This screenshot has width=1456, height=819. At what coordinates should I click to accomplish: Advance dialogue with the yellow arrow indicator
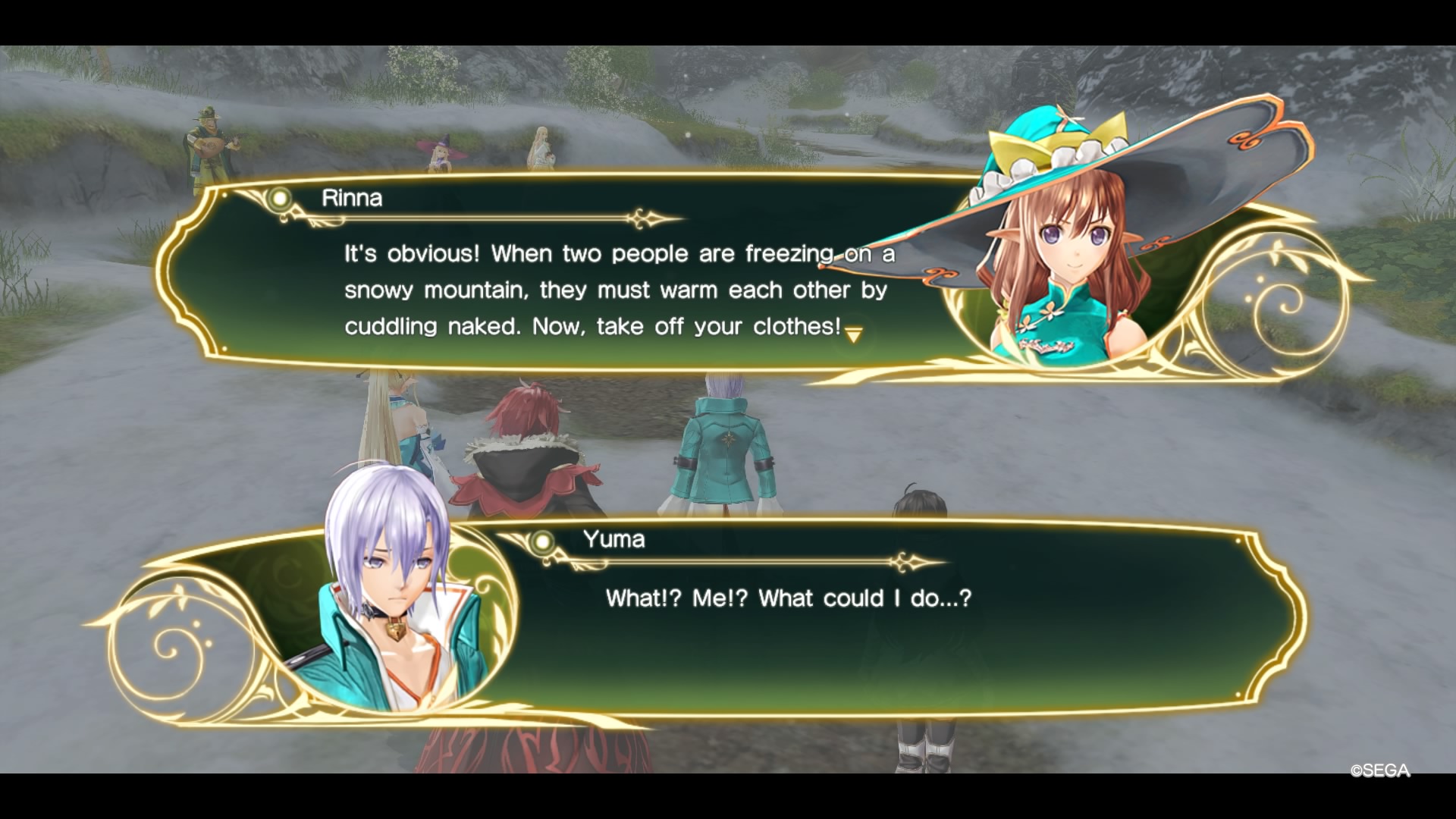coord(854,334)
